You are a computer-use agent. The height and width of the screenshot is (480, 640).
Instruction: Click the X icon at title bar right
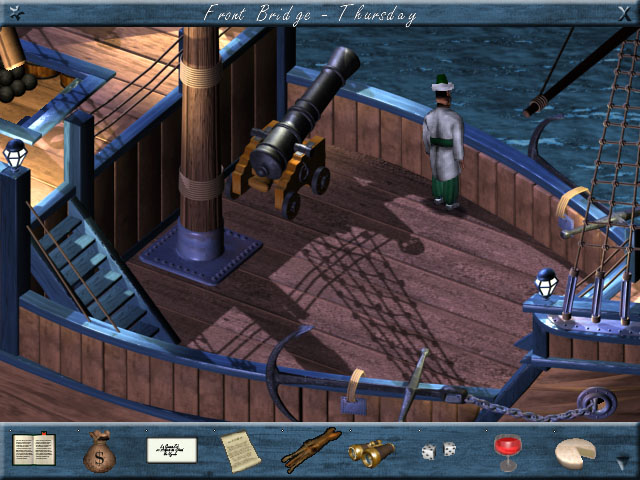[624, 12]
